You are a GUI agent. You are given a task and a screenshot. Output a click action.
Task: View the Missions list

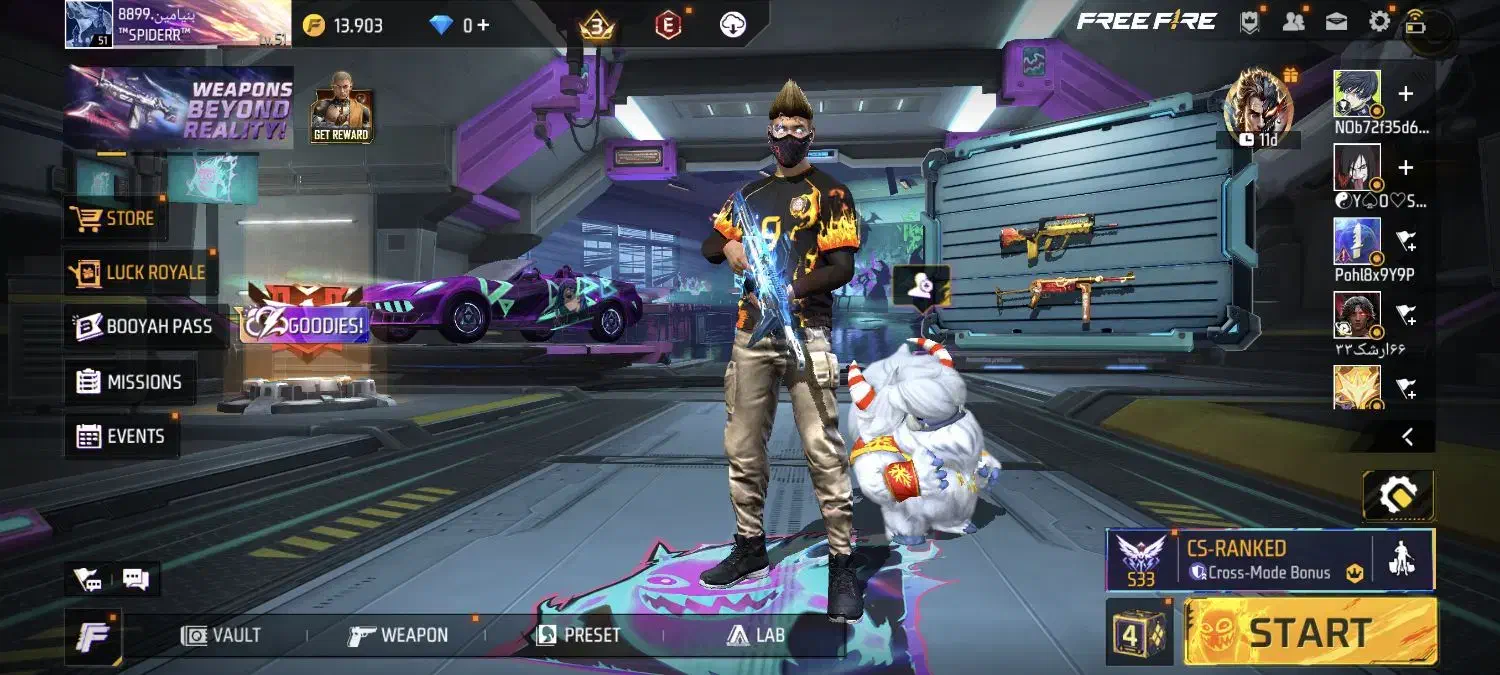130,382
